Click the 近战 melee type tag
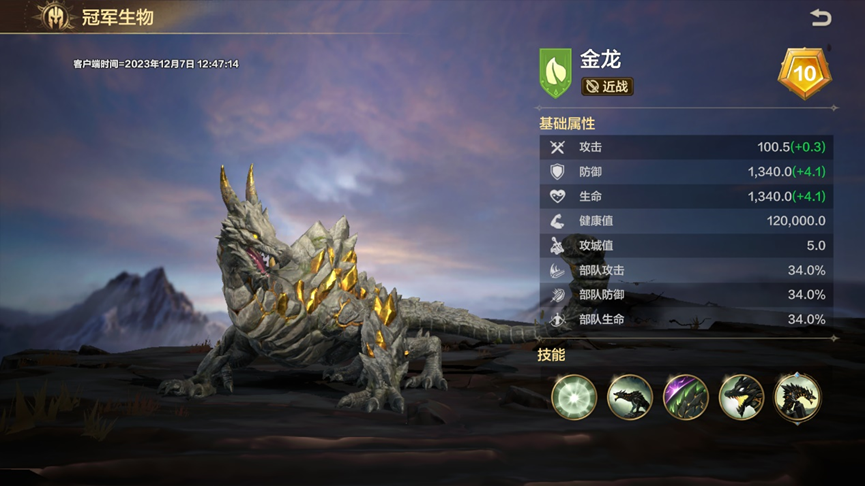This screenshot has width=865, height=486. pos(607,87)
